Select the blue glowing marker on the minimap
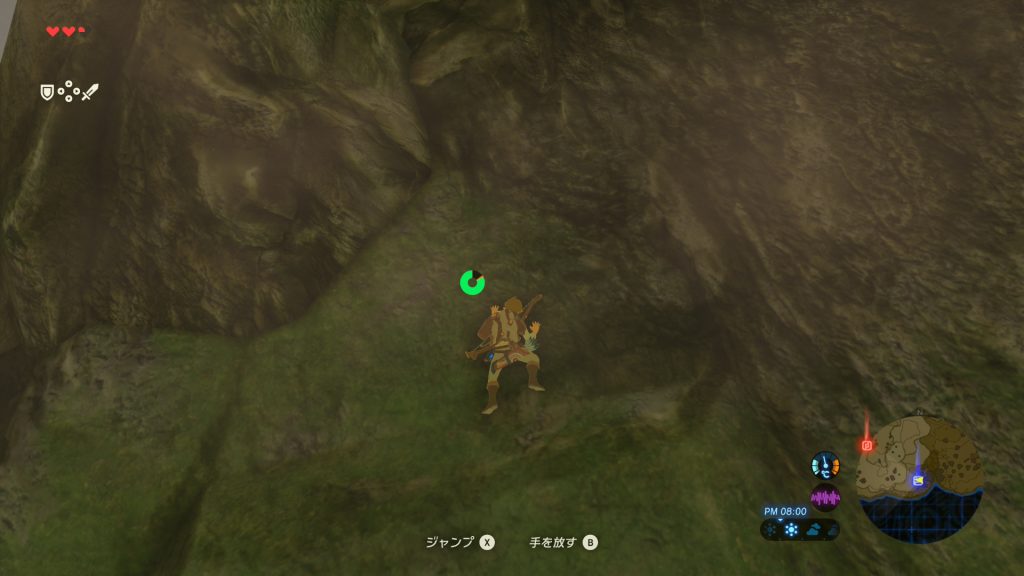This screenshot has height=576, width=1024. [917, 479]
